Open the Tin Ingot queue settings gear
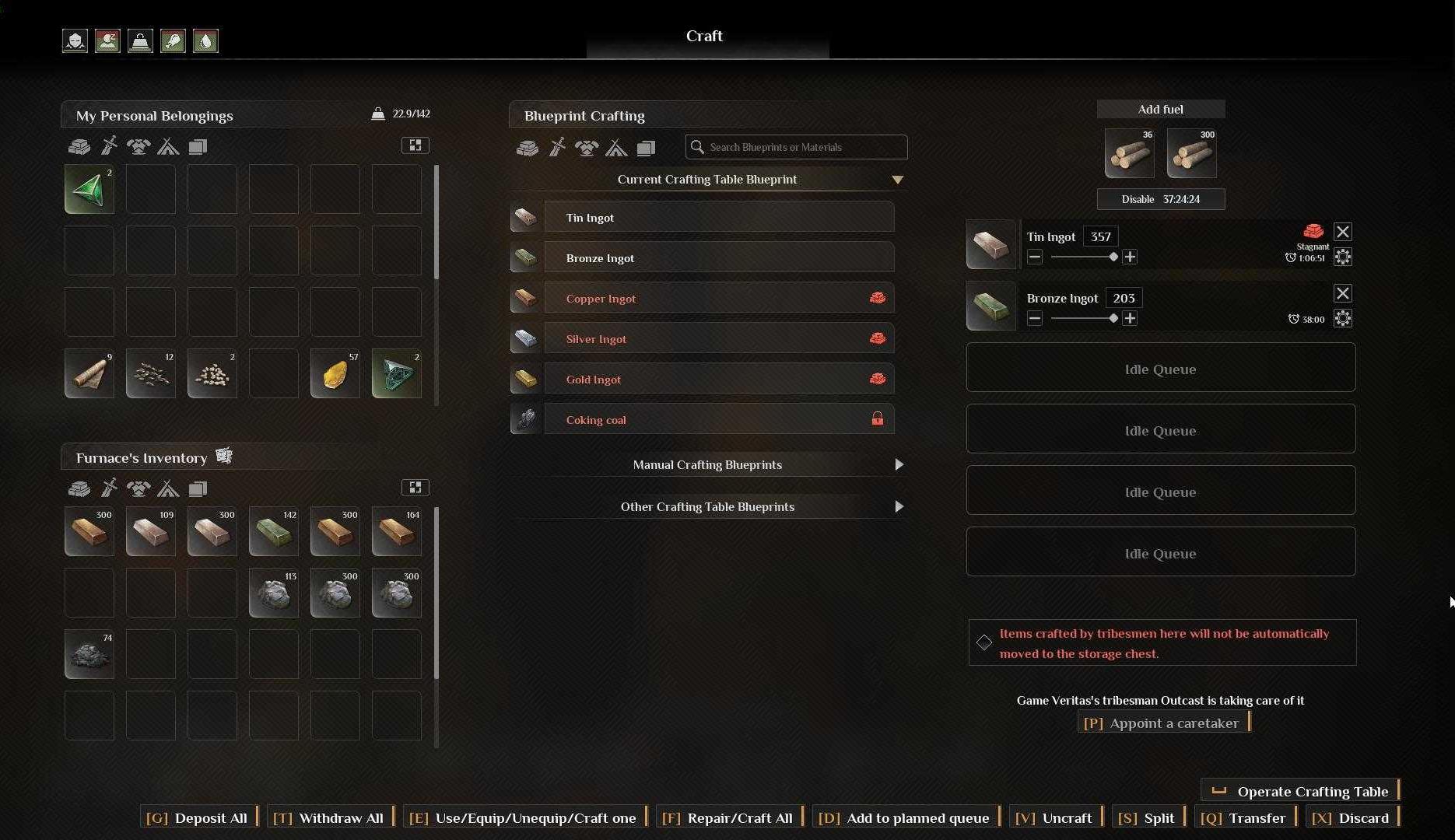Viewport: 1455px width, 840px height. 1343,257
